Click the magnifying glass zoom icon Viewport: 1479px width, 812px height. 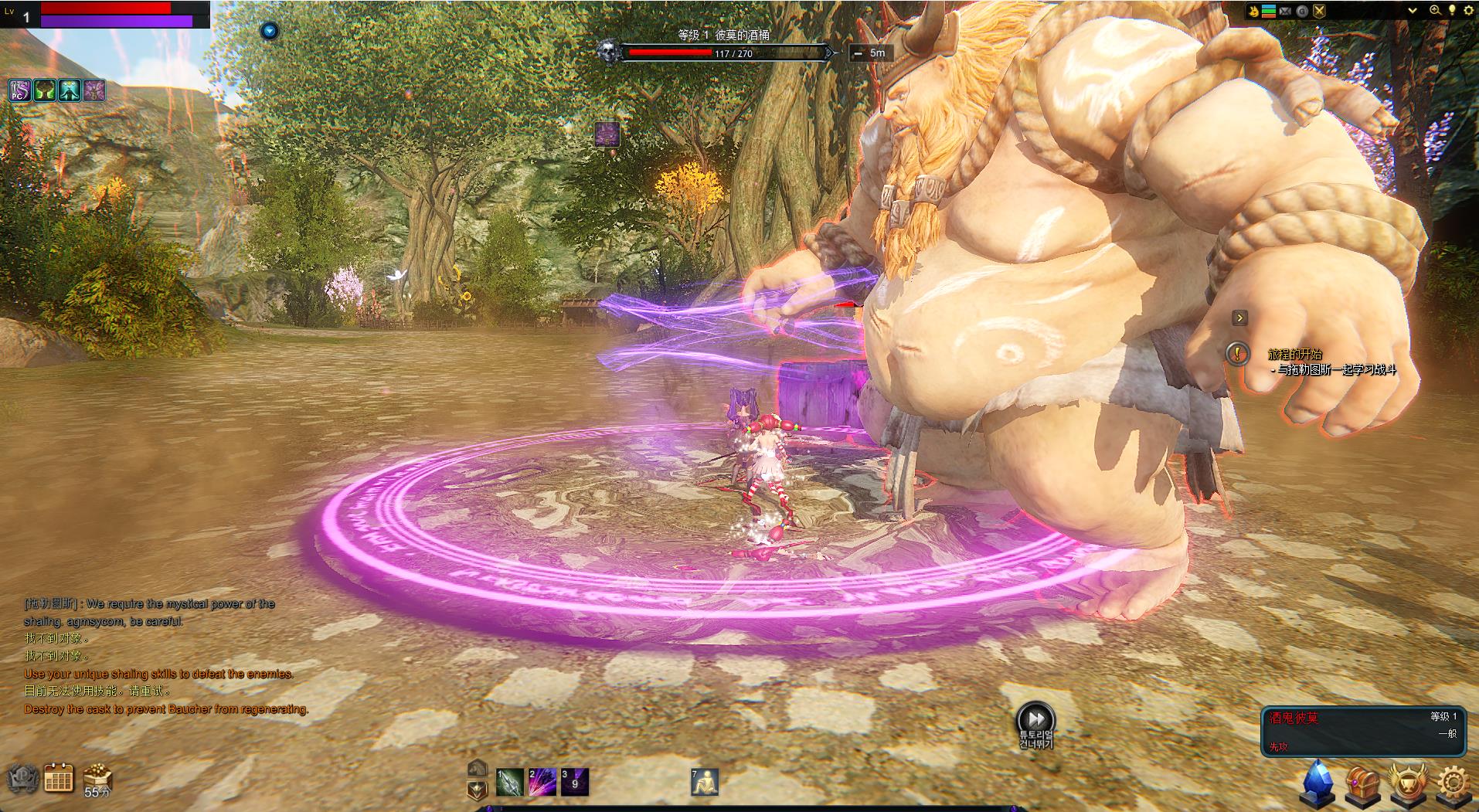coord(1435,11)
